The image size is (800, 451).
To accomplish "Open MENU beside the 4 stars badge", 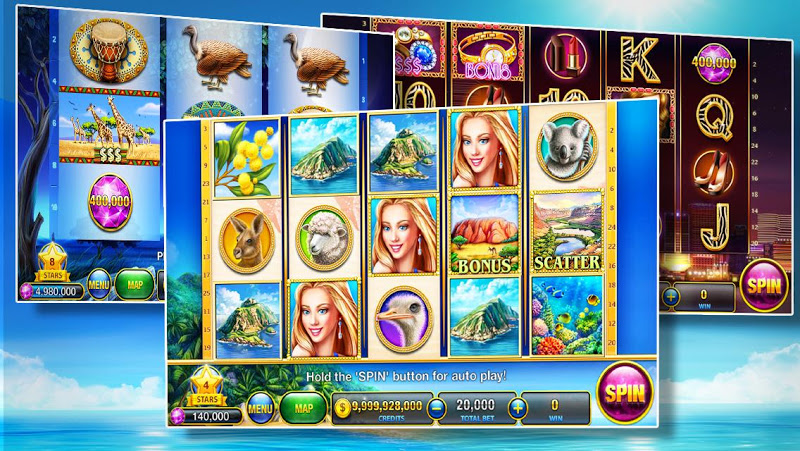I will coord(260,408).
